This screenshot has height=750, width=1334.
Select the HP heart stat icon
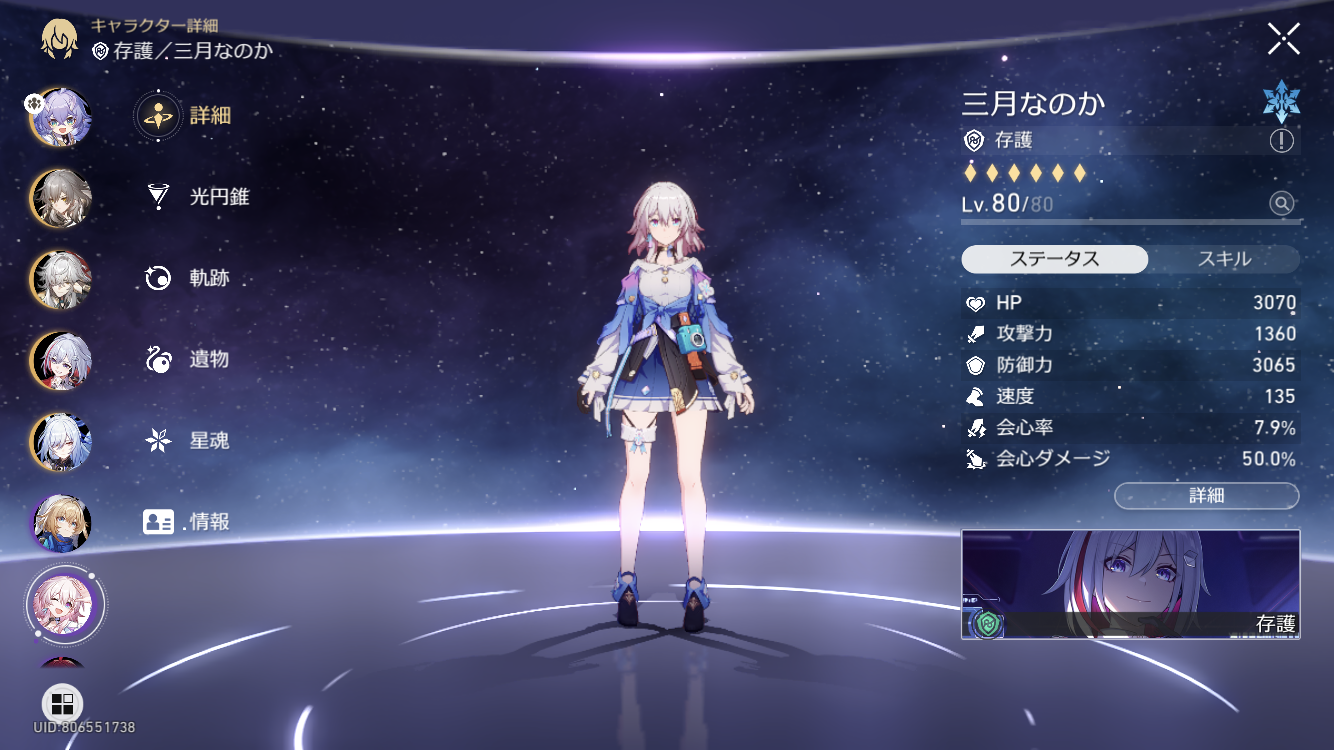point(978,303)
